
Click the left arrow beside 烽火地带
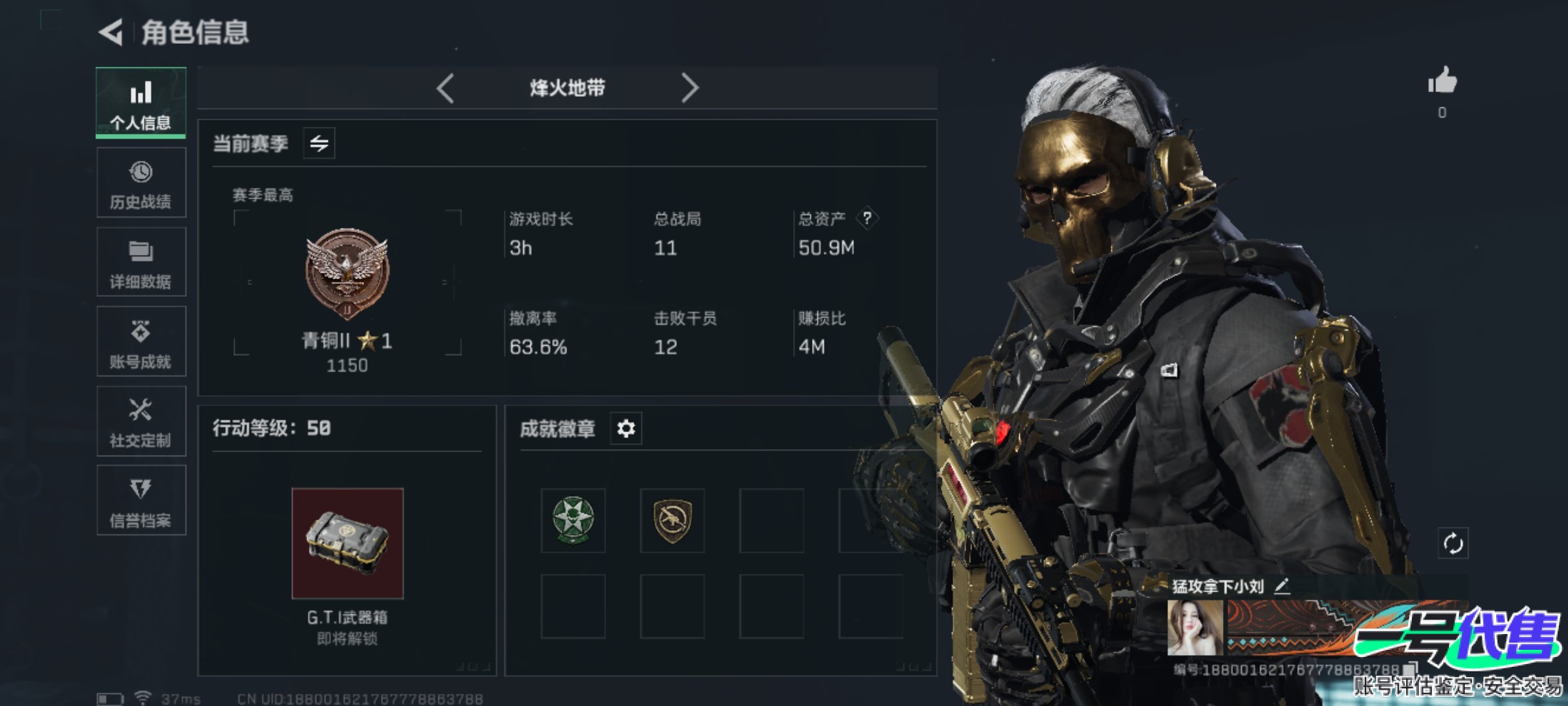point(446,88)
